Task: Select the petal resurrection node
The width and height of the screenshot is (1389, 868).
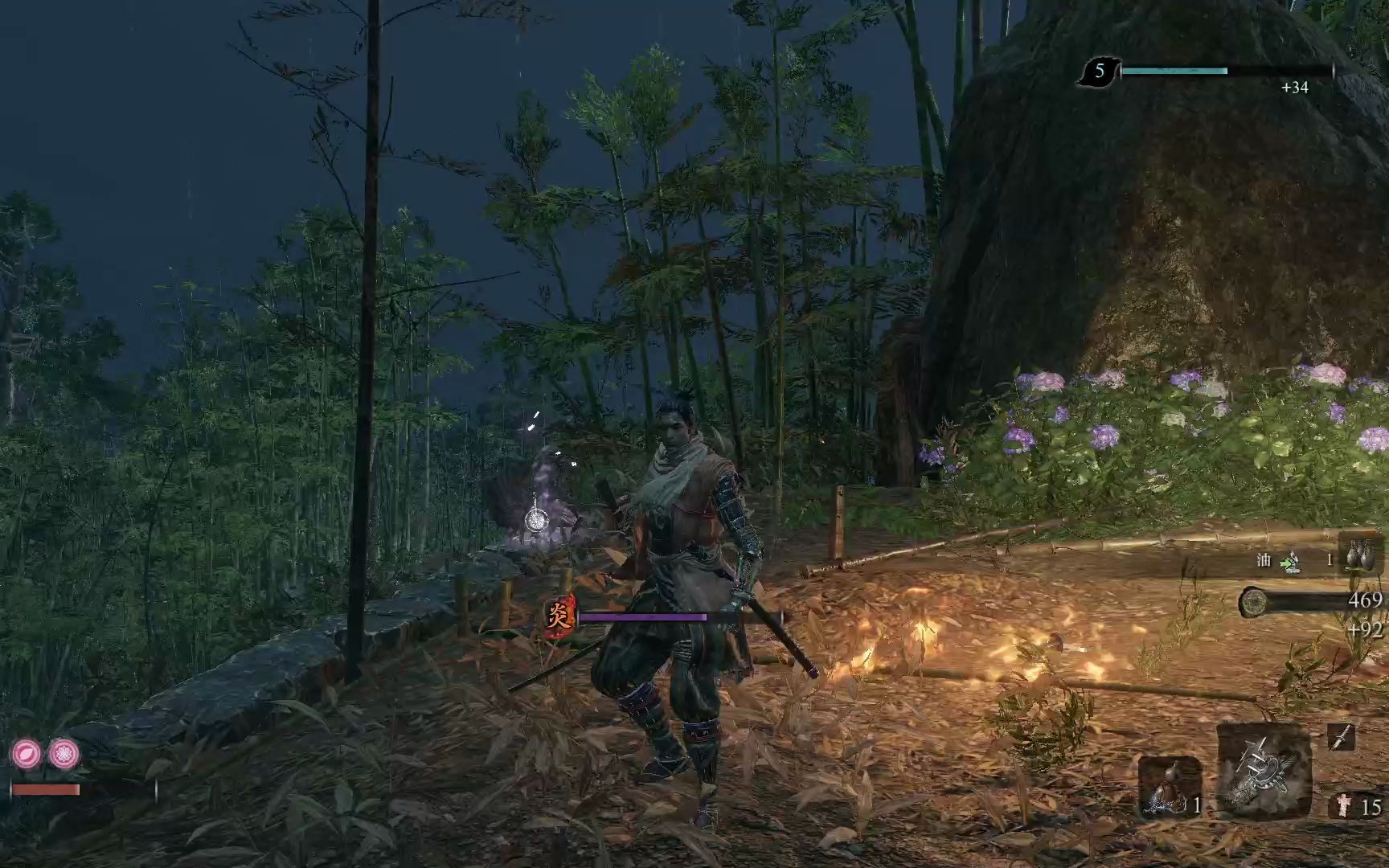Action: click(x=27, y=754)
